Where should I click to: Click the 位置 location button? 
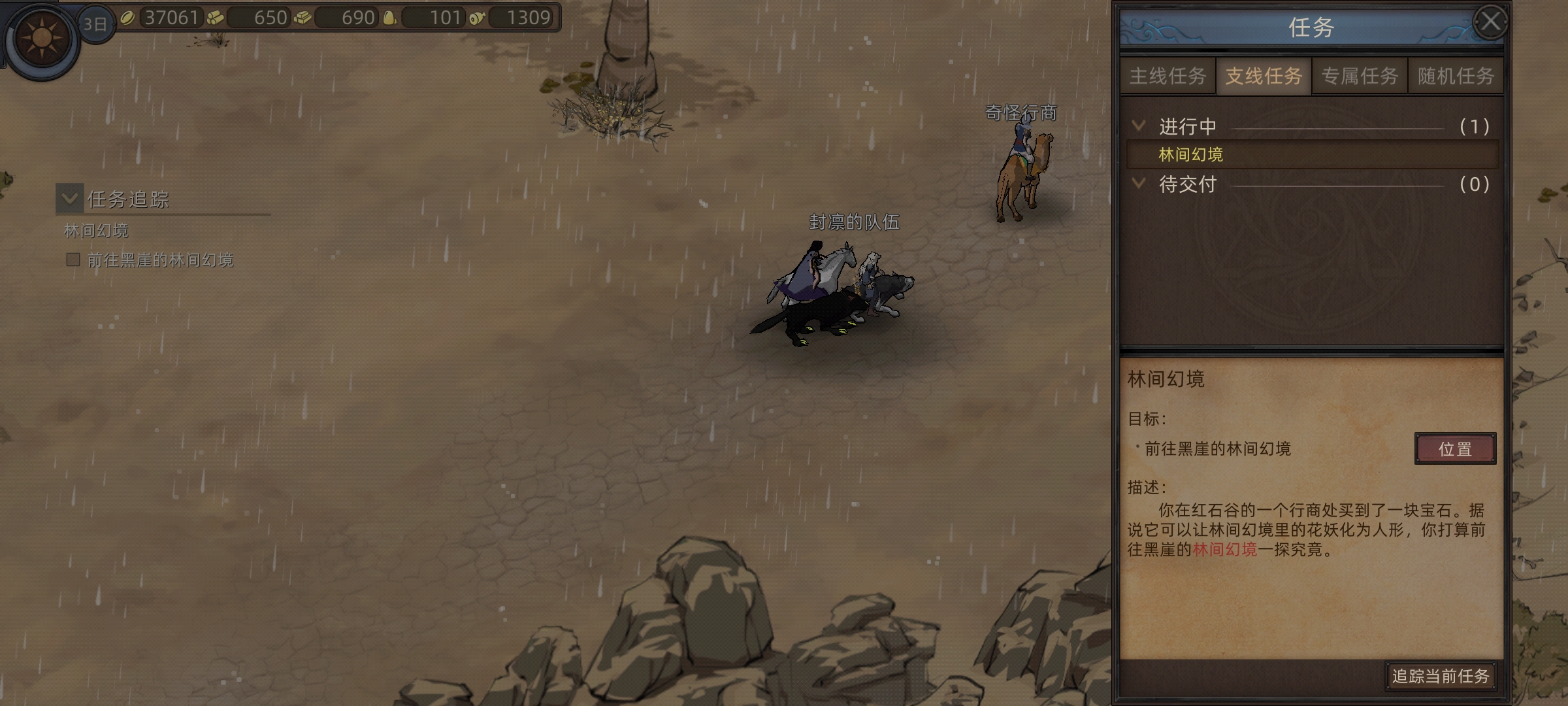point(1455,449)
